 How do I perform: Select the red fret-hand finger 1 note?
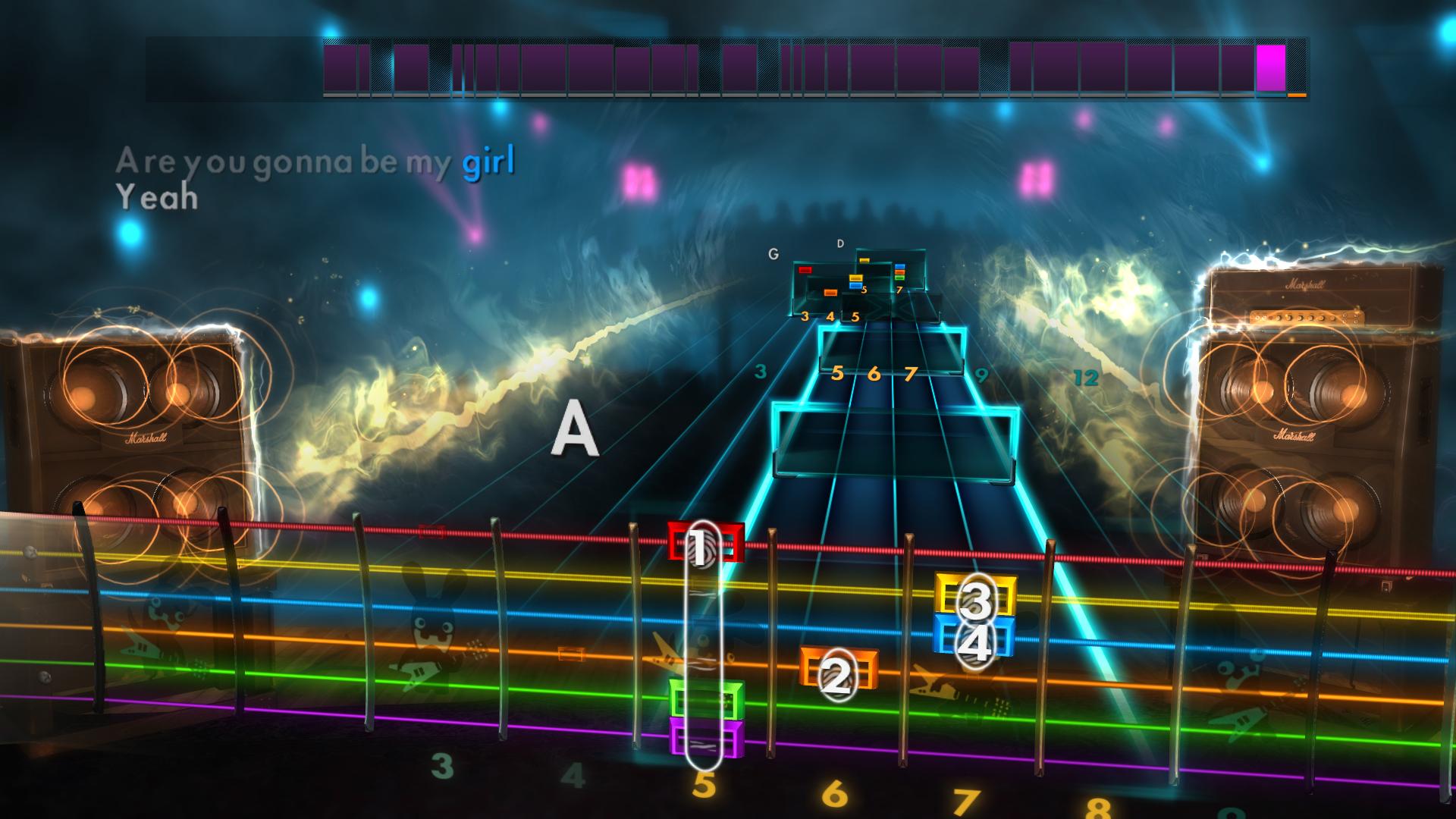705,540
